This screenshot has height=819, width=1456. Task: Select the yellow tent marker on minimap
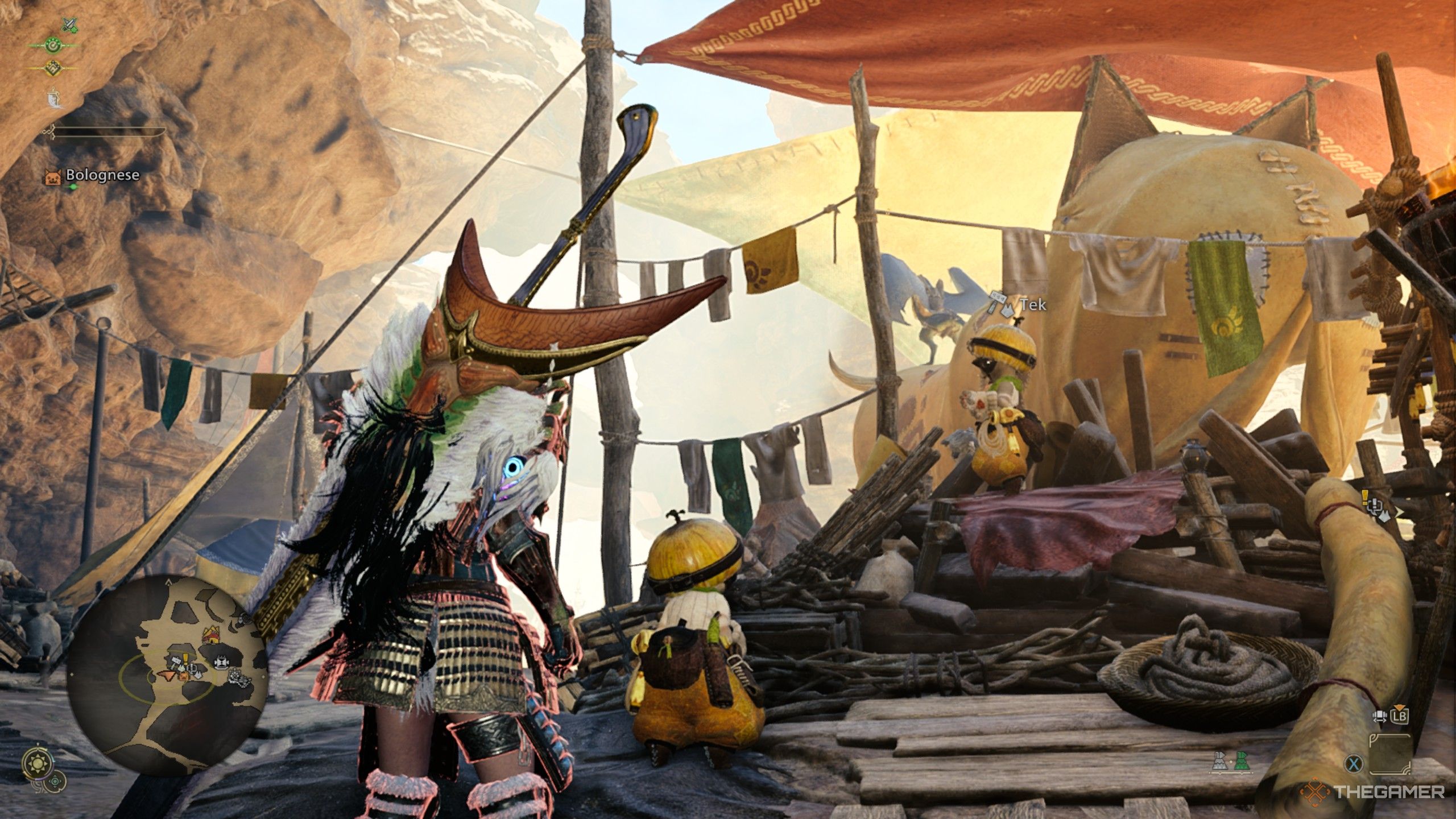click(211, 635)
